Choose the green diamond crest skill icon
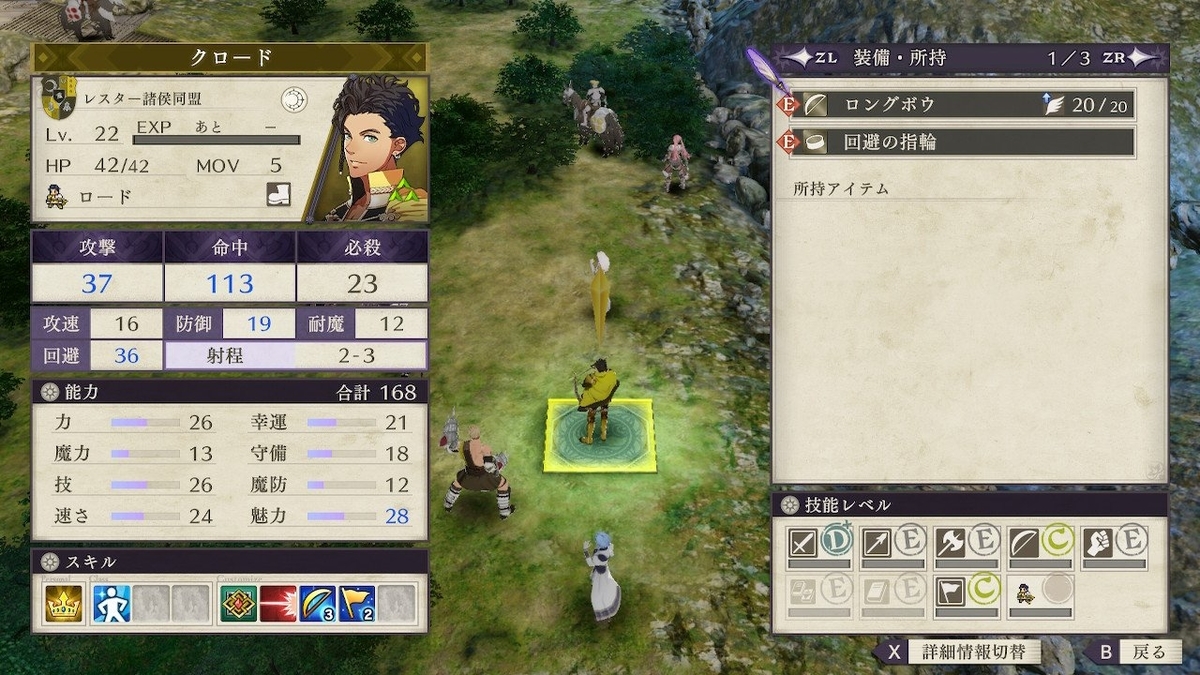Image resolution: width=1200 pixels, height=675 pixels. tap(238, 604)
